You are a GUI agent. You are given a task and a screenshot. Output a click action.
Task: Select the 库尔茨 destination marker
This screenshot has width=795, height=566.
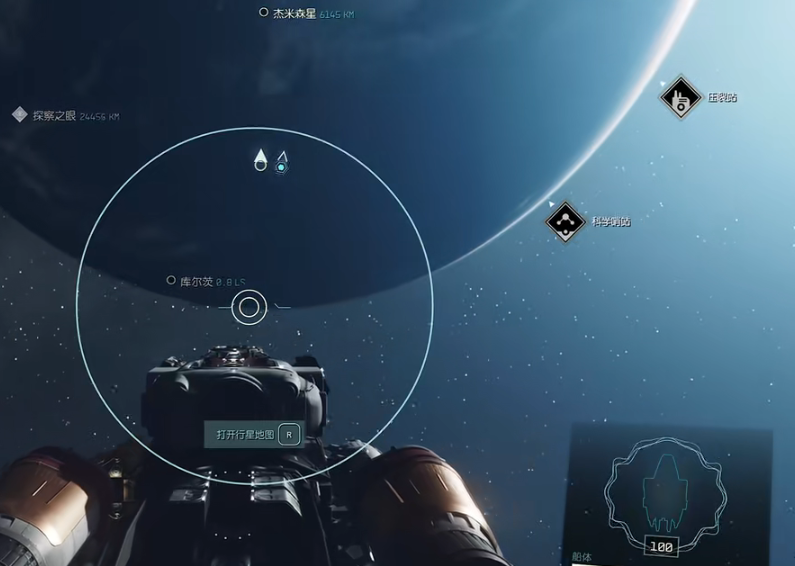(171, 281)
